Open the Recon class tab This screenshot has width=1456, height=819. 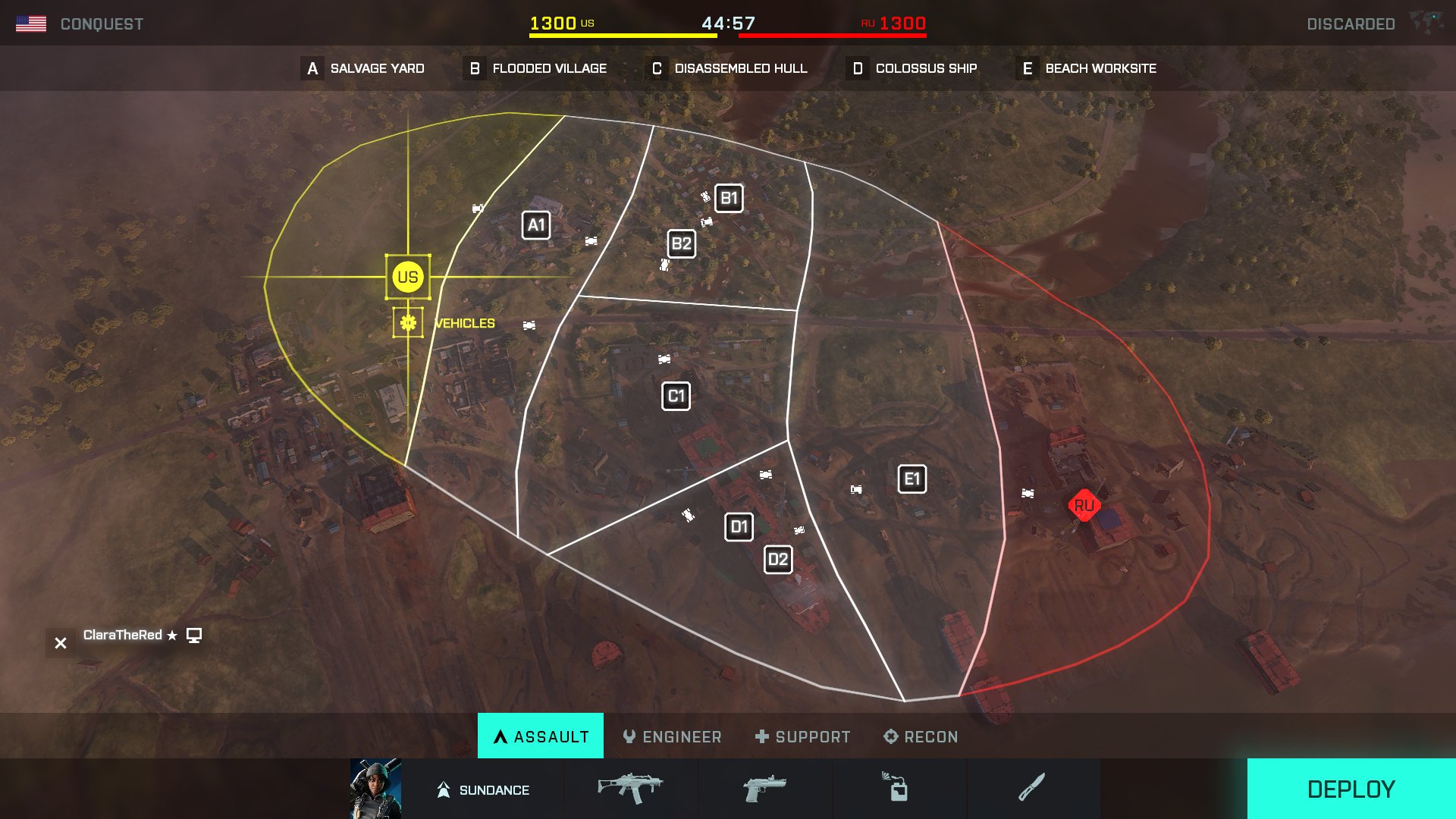(921, 736)
